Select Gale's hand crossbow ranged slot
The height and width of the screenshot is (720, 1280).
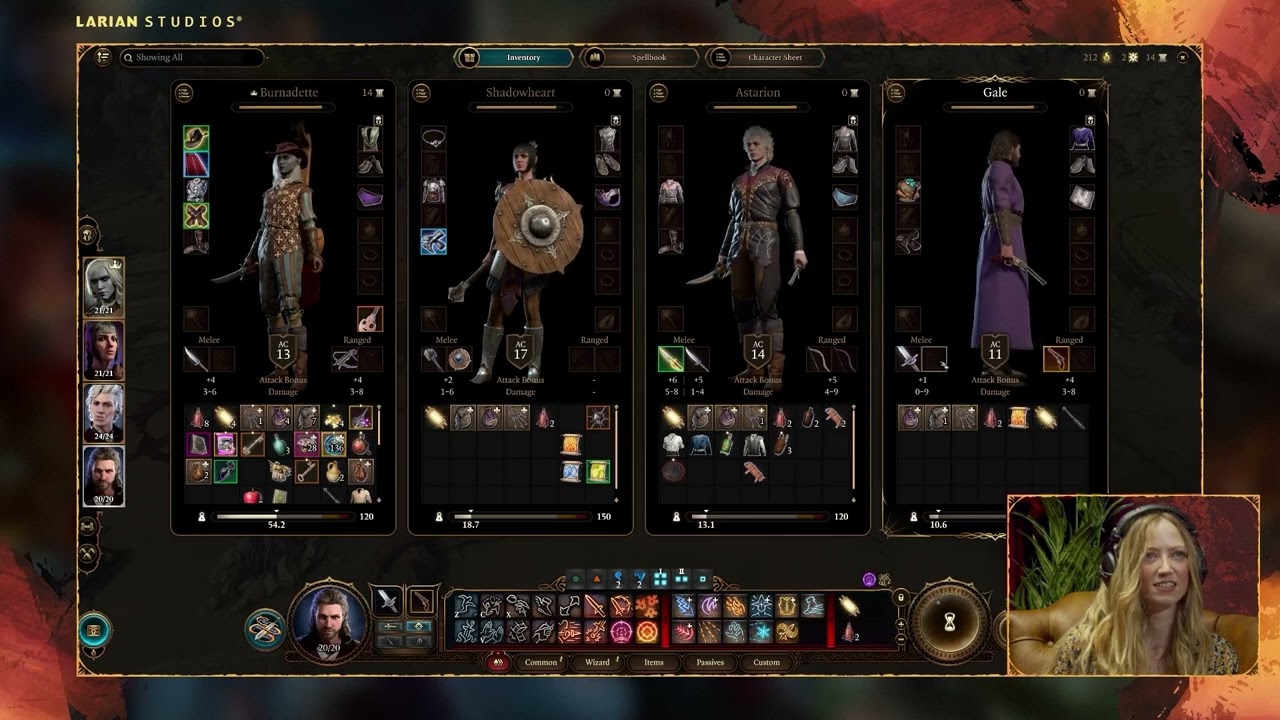[x=1056, y=359]
